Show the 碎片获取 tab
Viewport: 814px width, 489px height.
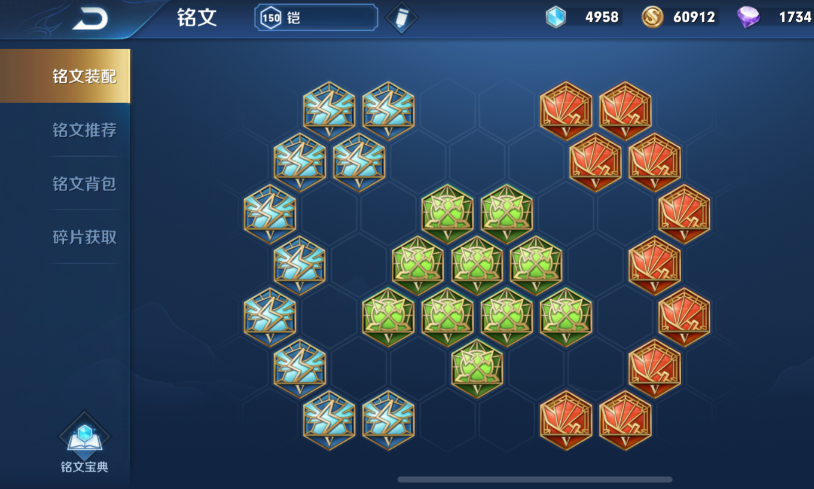[x=84, y=237]
